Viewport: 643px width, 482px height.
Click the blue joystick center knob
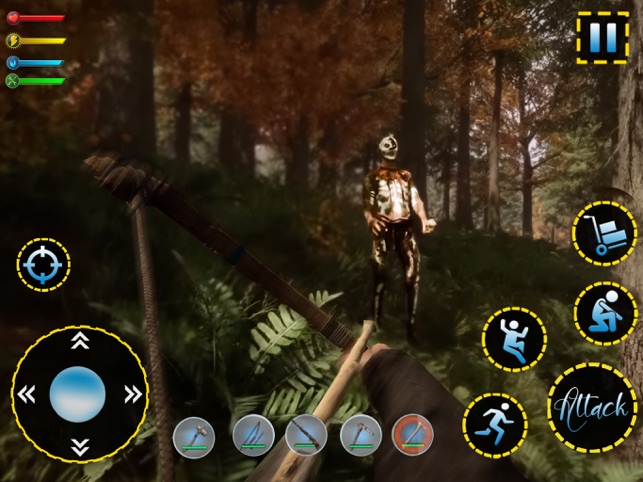tap(78, 393)
